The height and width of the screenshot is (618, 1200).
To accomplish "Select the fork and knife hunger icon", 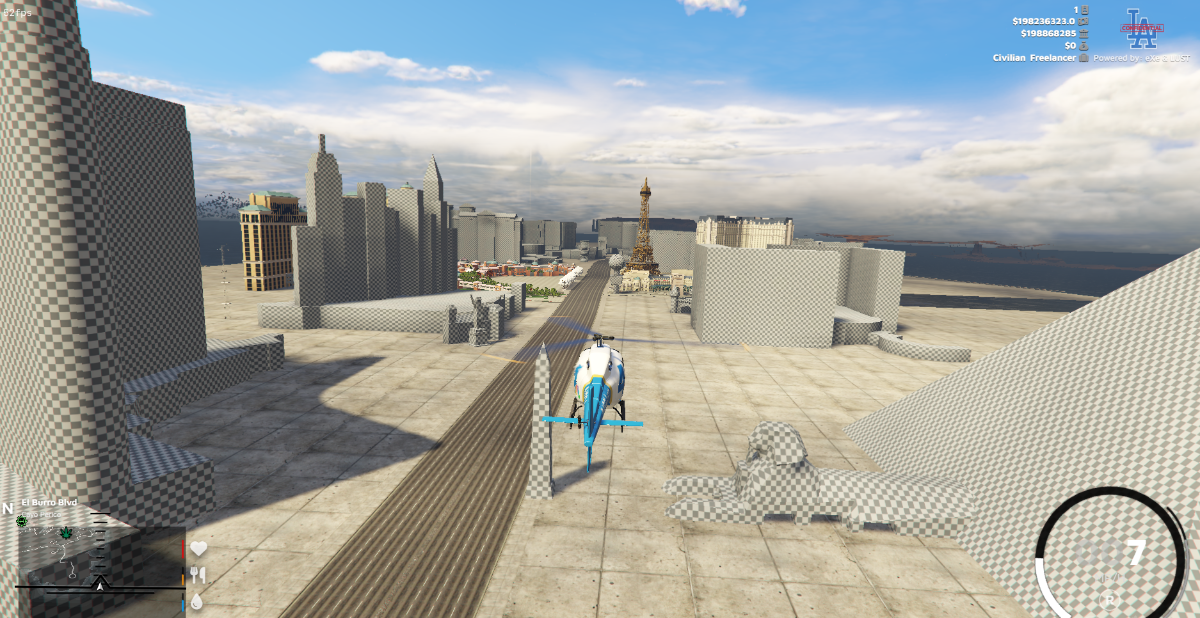I will (x=198, y=575).
